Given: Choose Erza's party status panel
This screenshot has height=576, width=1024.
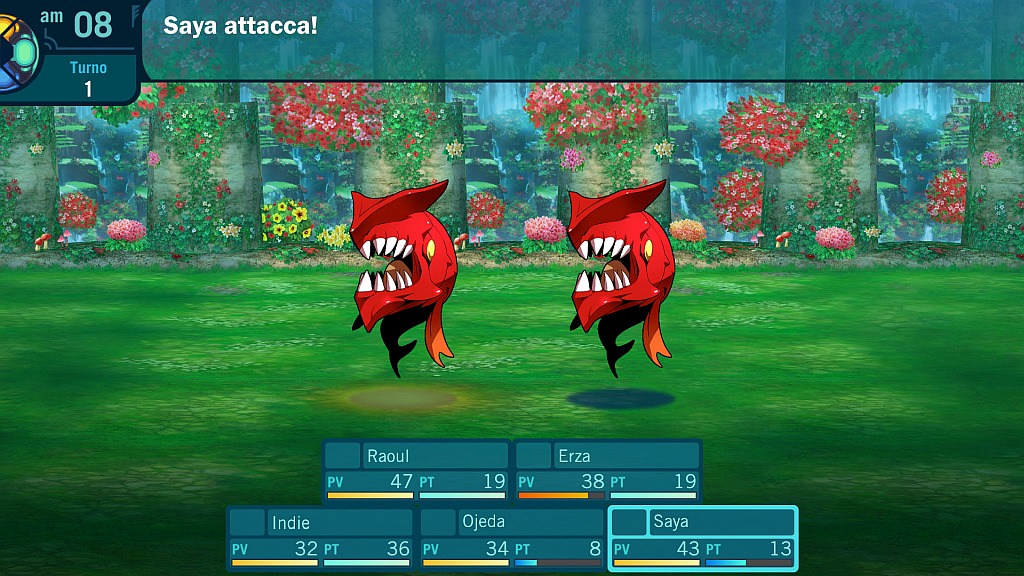Looking at the screenshot, I should [607, 470].
